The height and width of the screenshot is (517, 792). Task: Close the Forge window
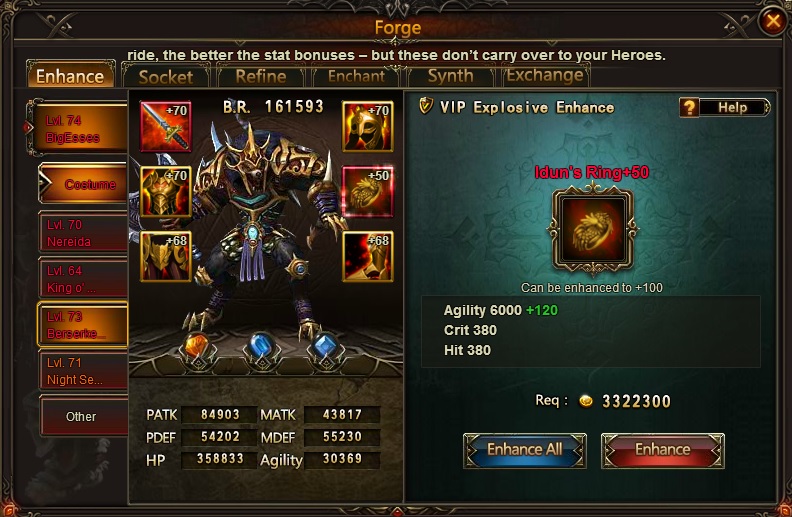pyautogui.click(x=771, y=20)
